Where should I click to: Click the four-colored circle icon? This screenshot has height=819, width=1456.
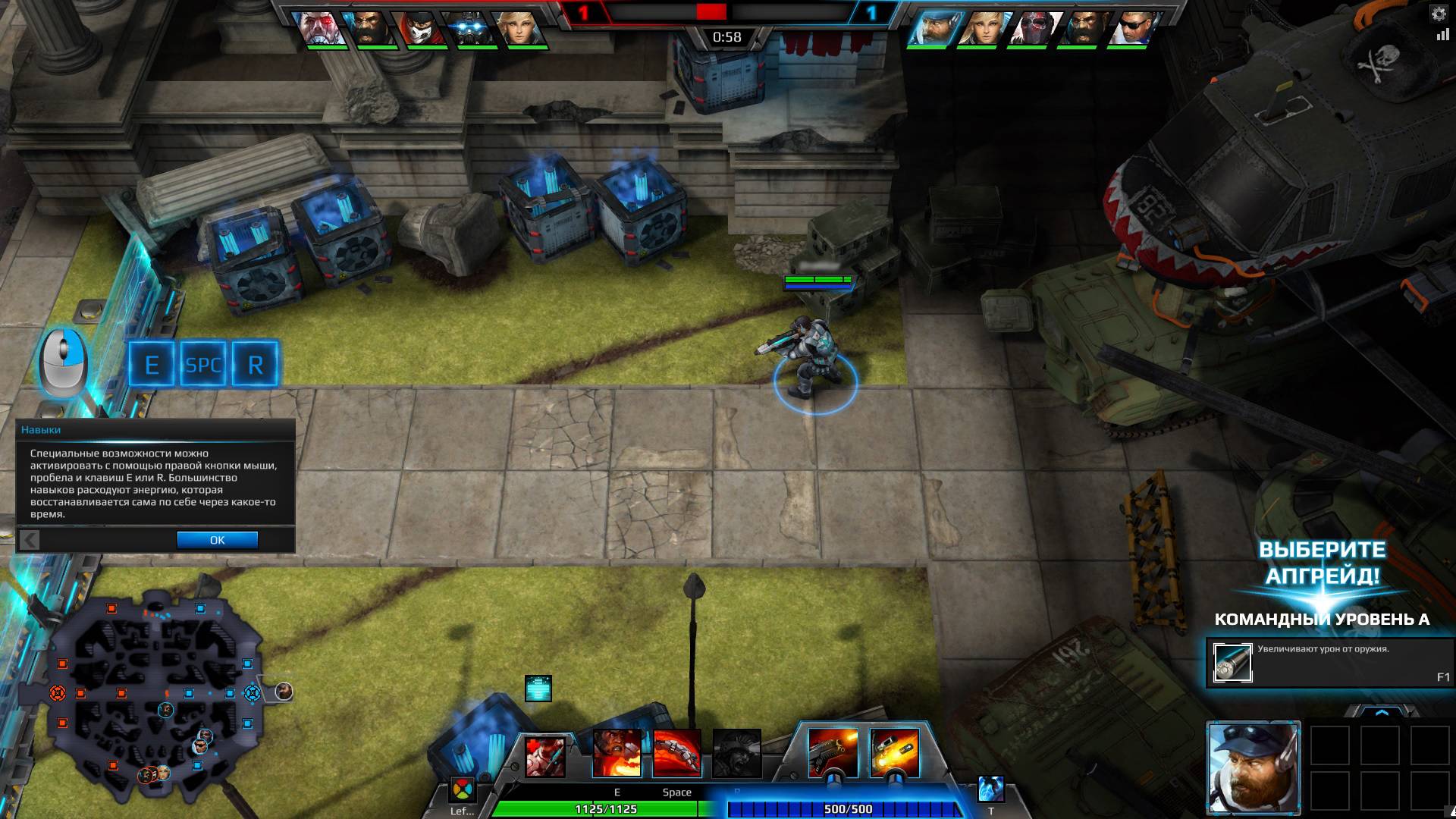(x=461, y=790)
